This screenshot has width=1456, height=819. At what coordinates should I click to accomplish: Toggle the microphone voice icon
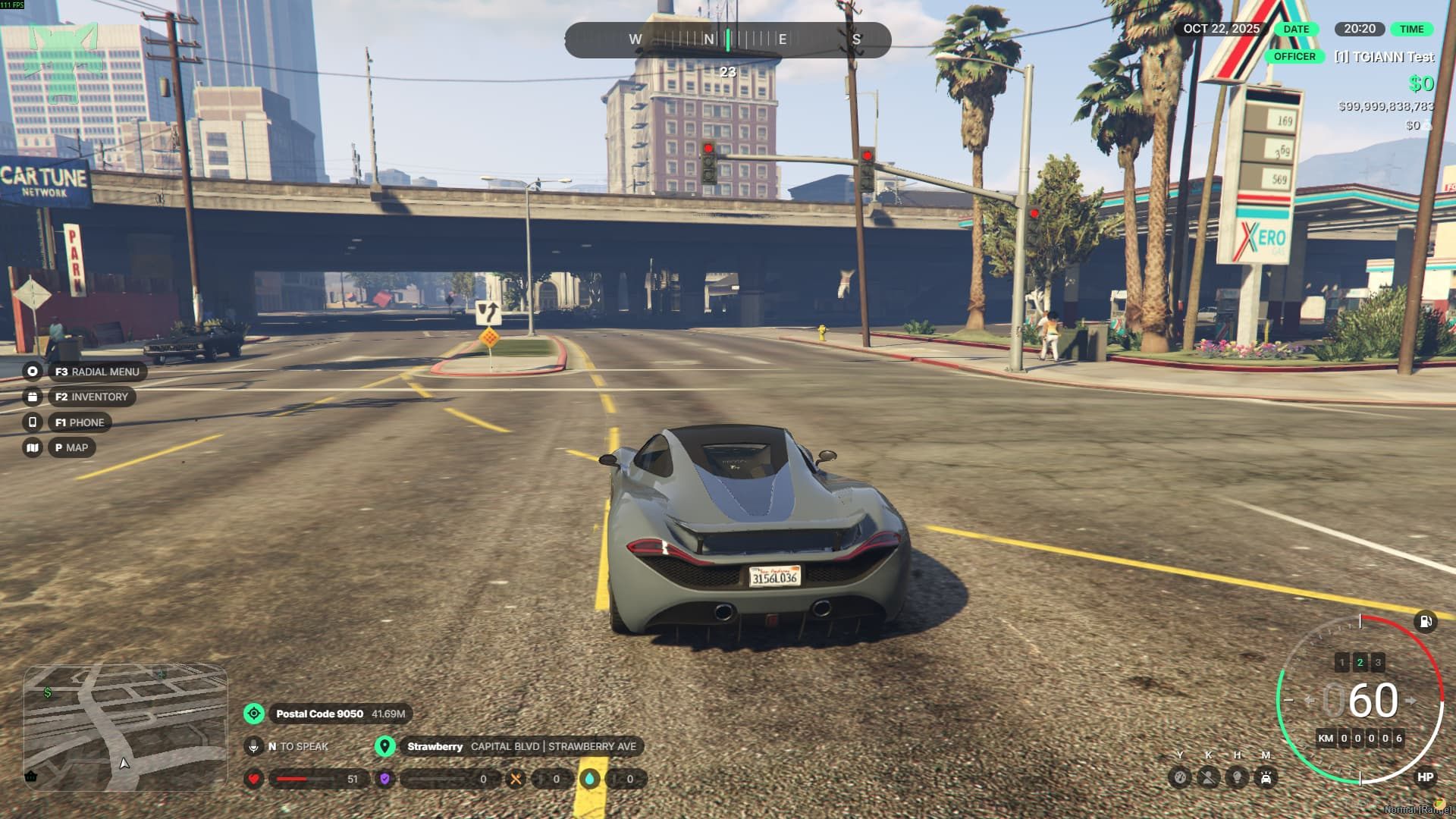[254, 746]
